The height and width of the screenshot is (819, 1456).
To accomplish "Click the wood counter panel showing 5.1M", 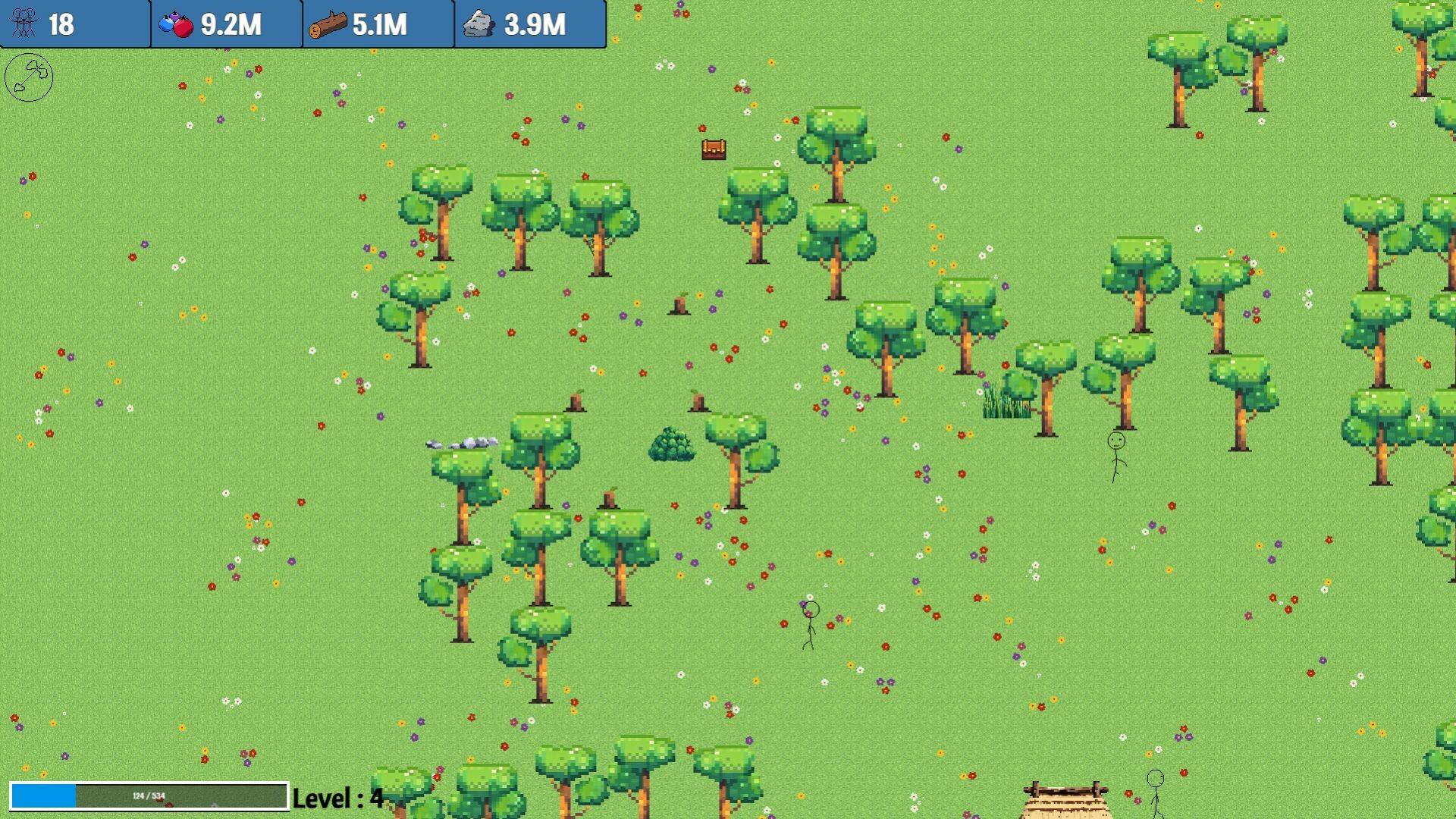I will coord(378,24).
